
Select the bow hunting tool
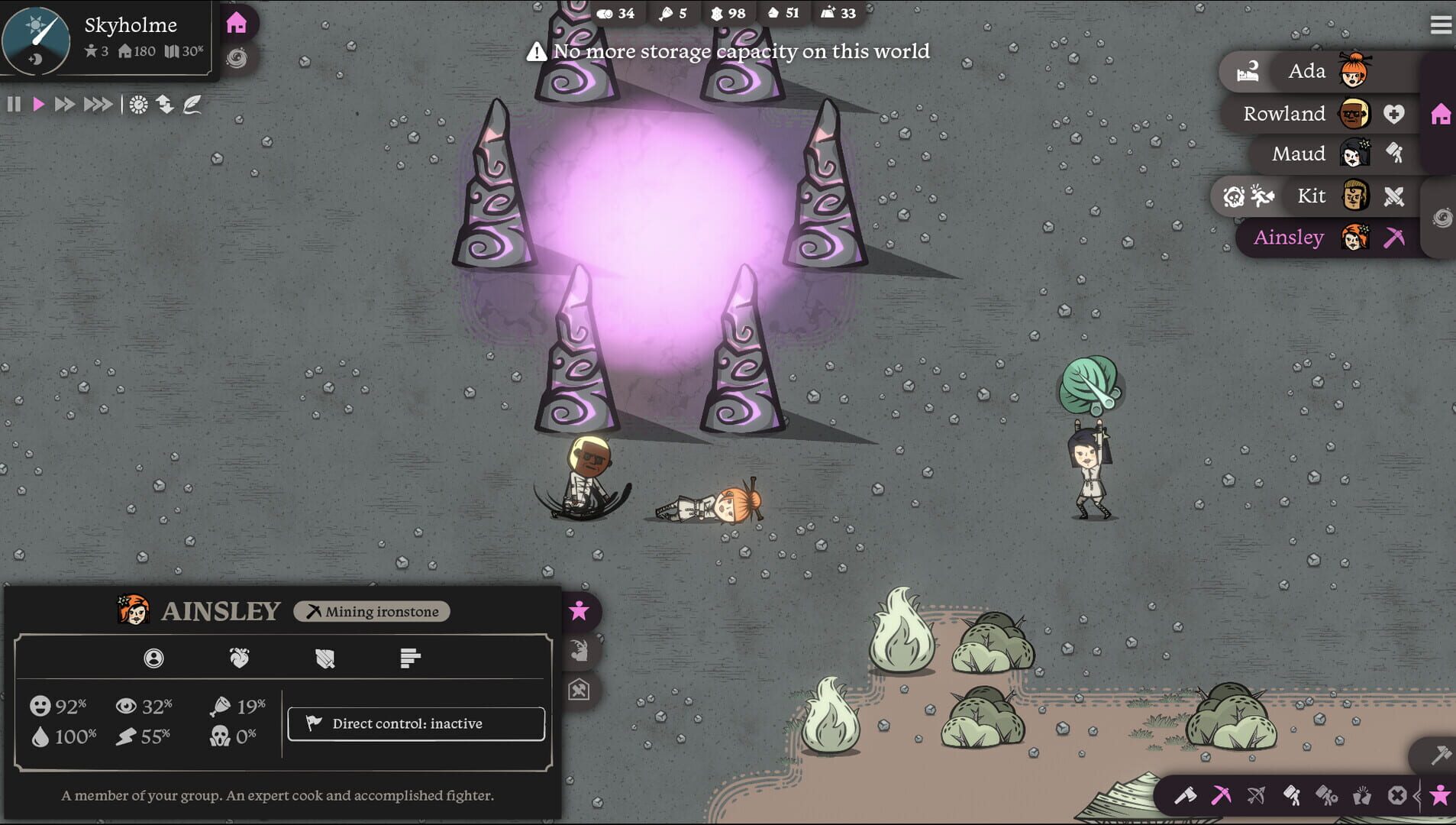[x=1256, y=794]
